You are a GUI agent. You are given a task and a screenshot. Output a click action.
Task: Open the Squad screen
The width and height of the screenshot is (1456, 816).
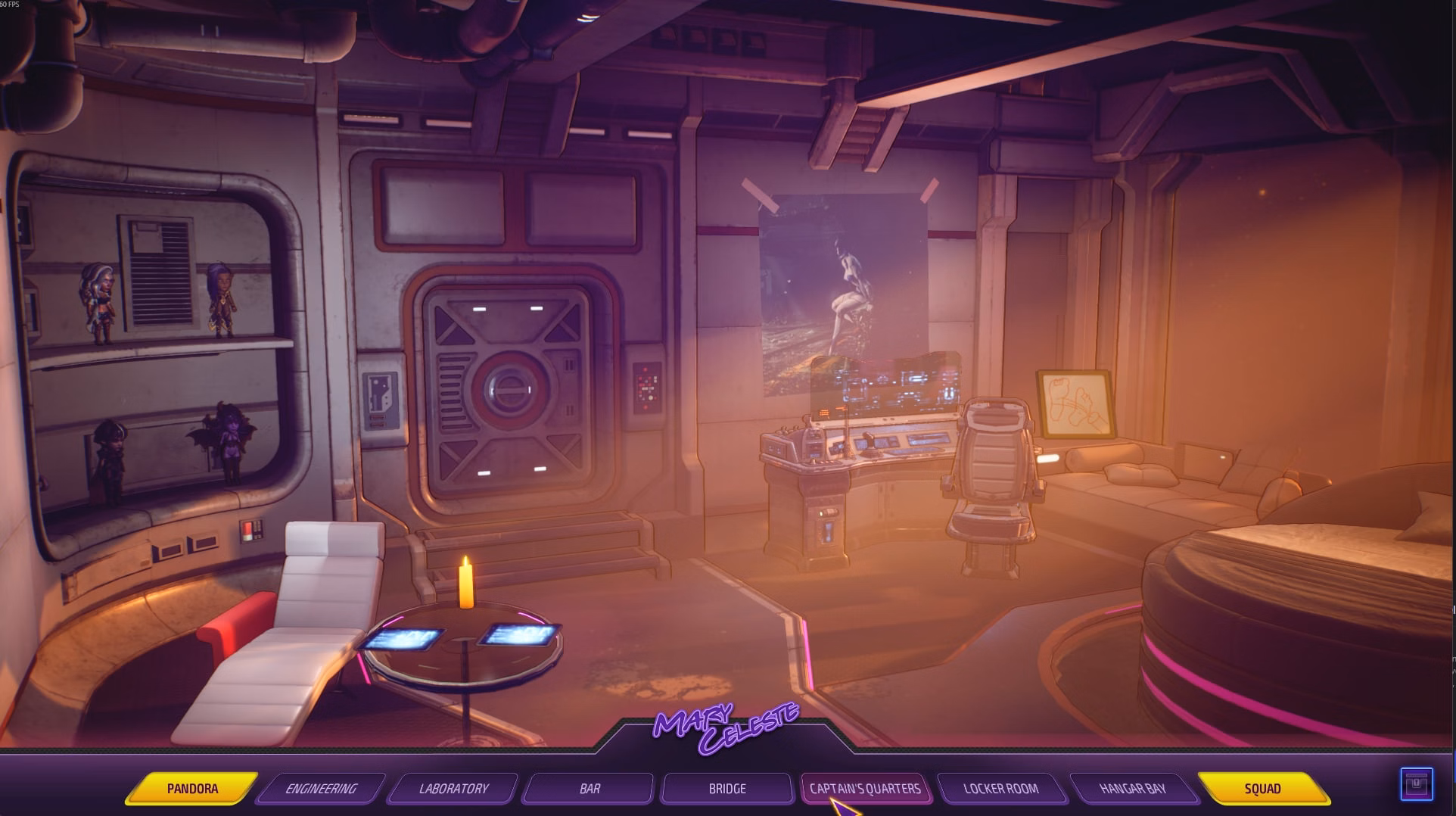click(1262, 789)
